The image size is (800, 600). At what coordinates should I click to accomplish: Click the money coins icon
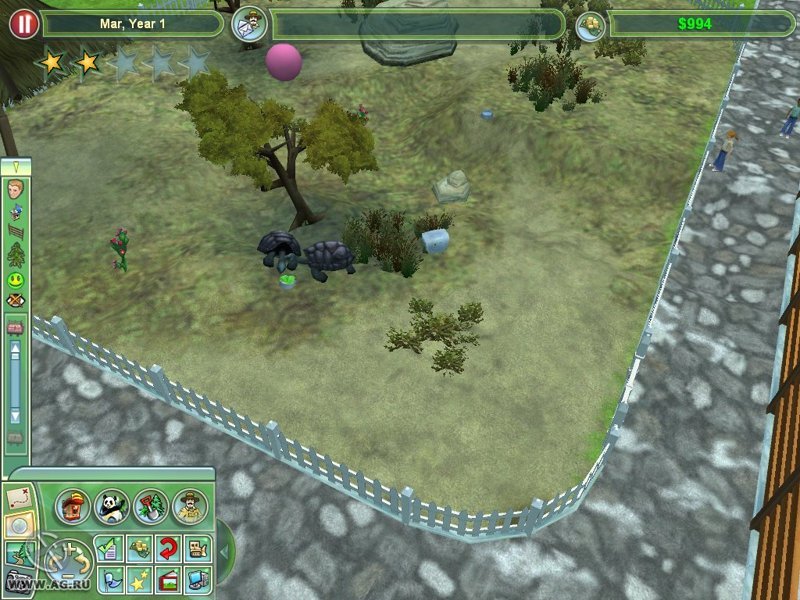591,24
